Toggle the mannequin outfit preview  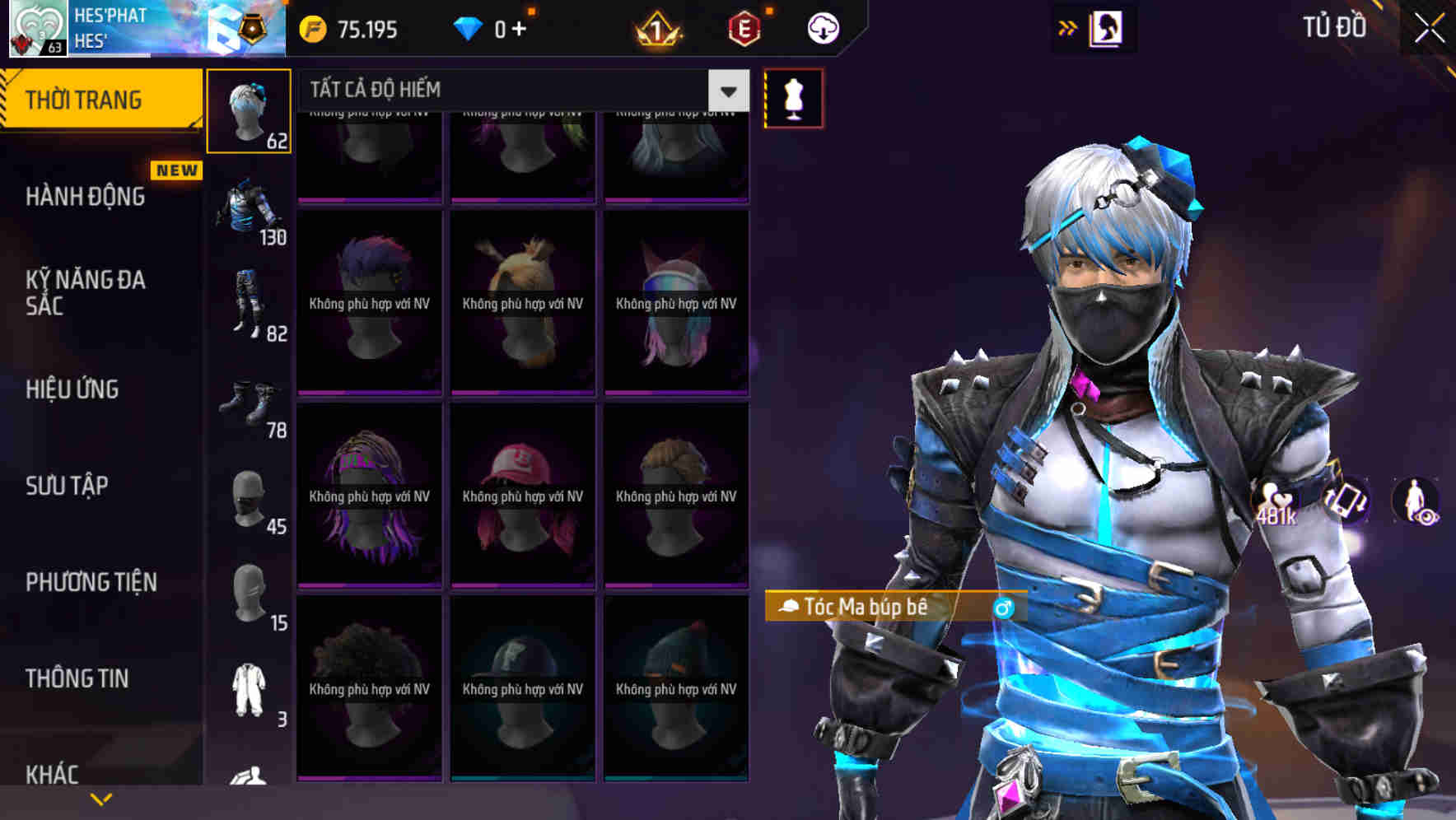[792, 99]
